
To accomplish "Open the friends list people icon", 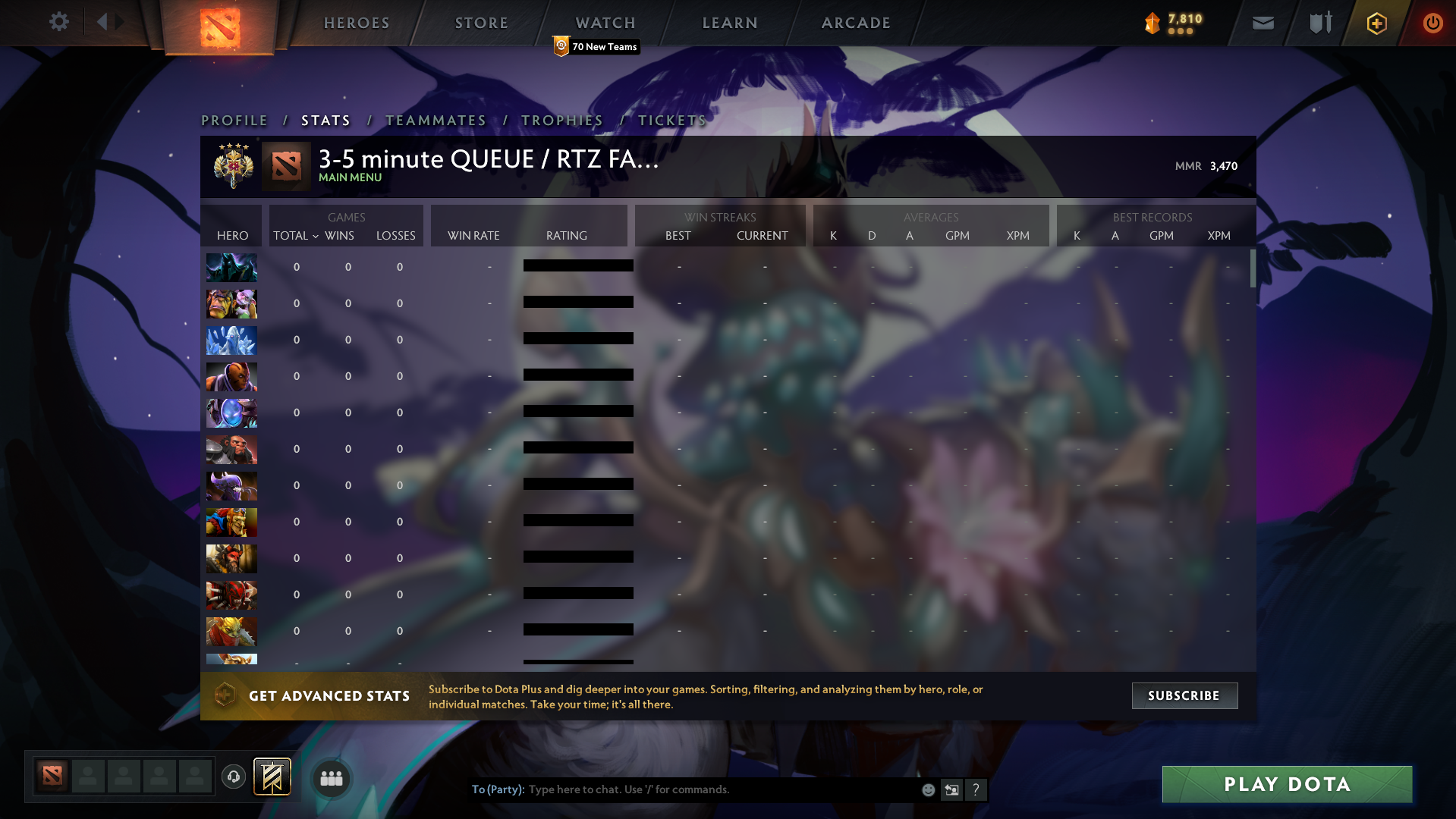I will [x=331, y=777].
